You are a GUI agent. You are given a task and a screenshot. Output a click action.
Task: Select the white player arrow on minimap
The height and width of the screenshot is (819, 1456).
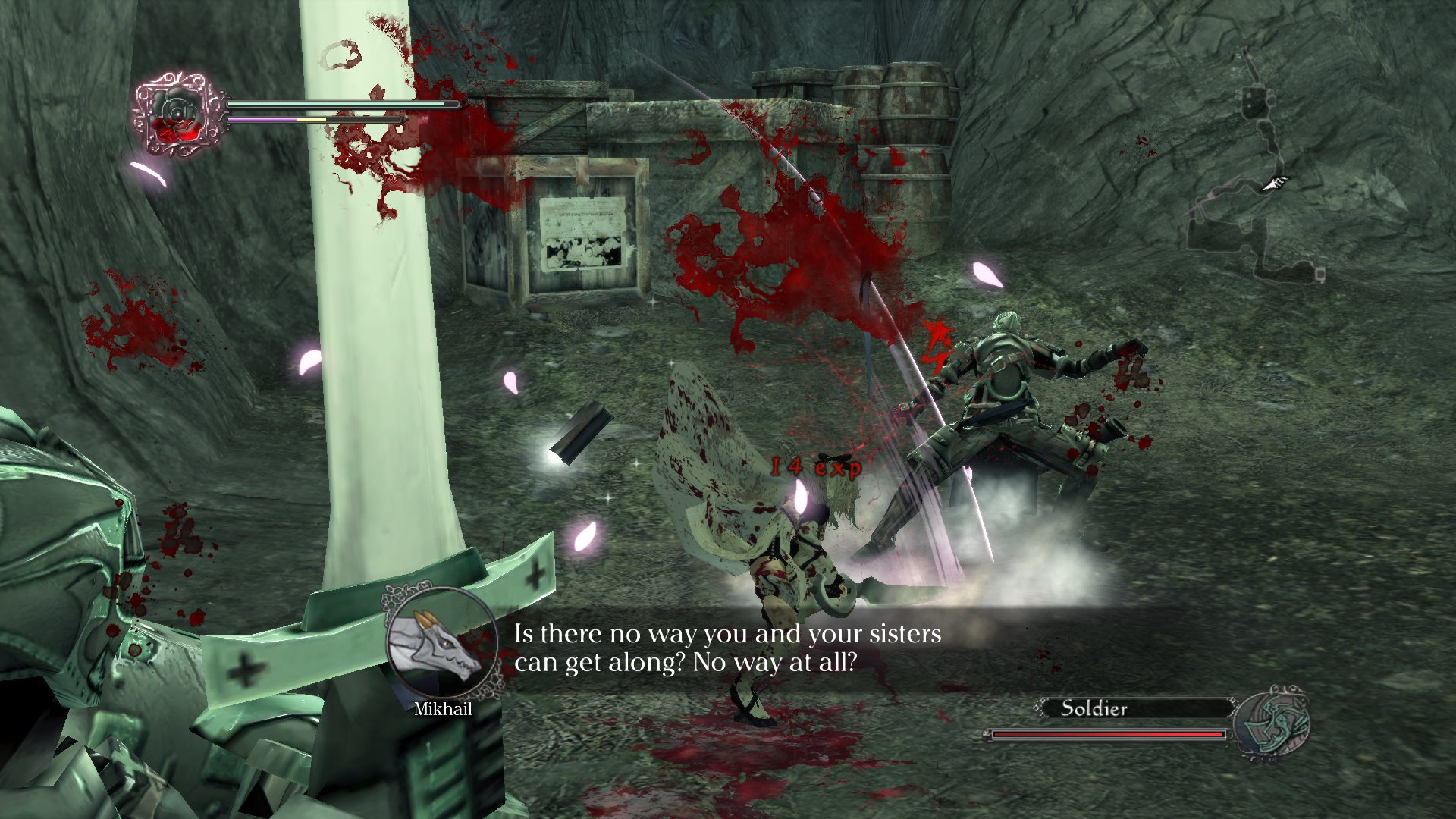[x=1276, y=184]
